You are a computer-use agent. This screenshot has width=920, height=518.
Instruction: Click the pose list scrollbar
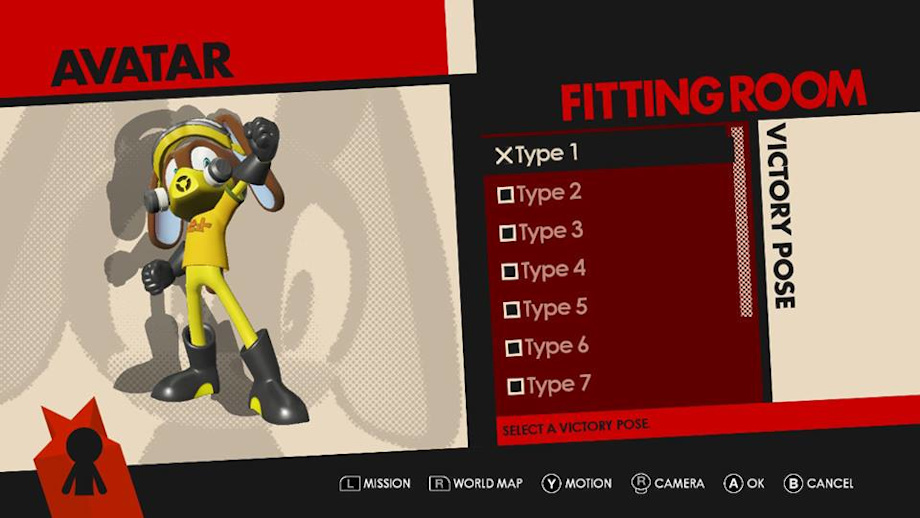pos(743,222)
